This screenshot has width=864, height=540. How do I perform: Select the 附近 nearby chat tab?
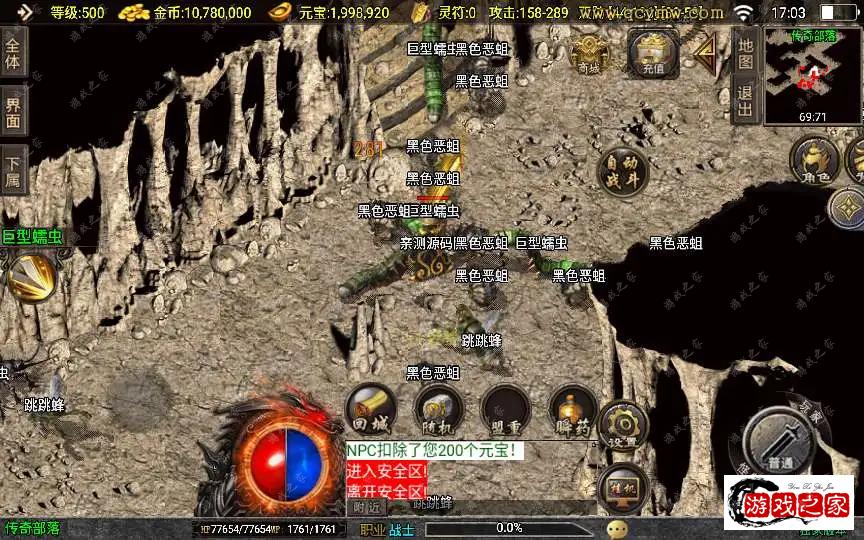(367, 507)
